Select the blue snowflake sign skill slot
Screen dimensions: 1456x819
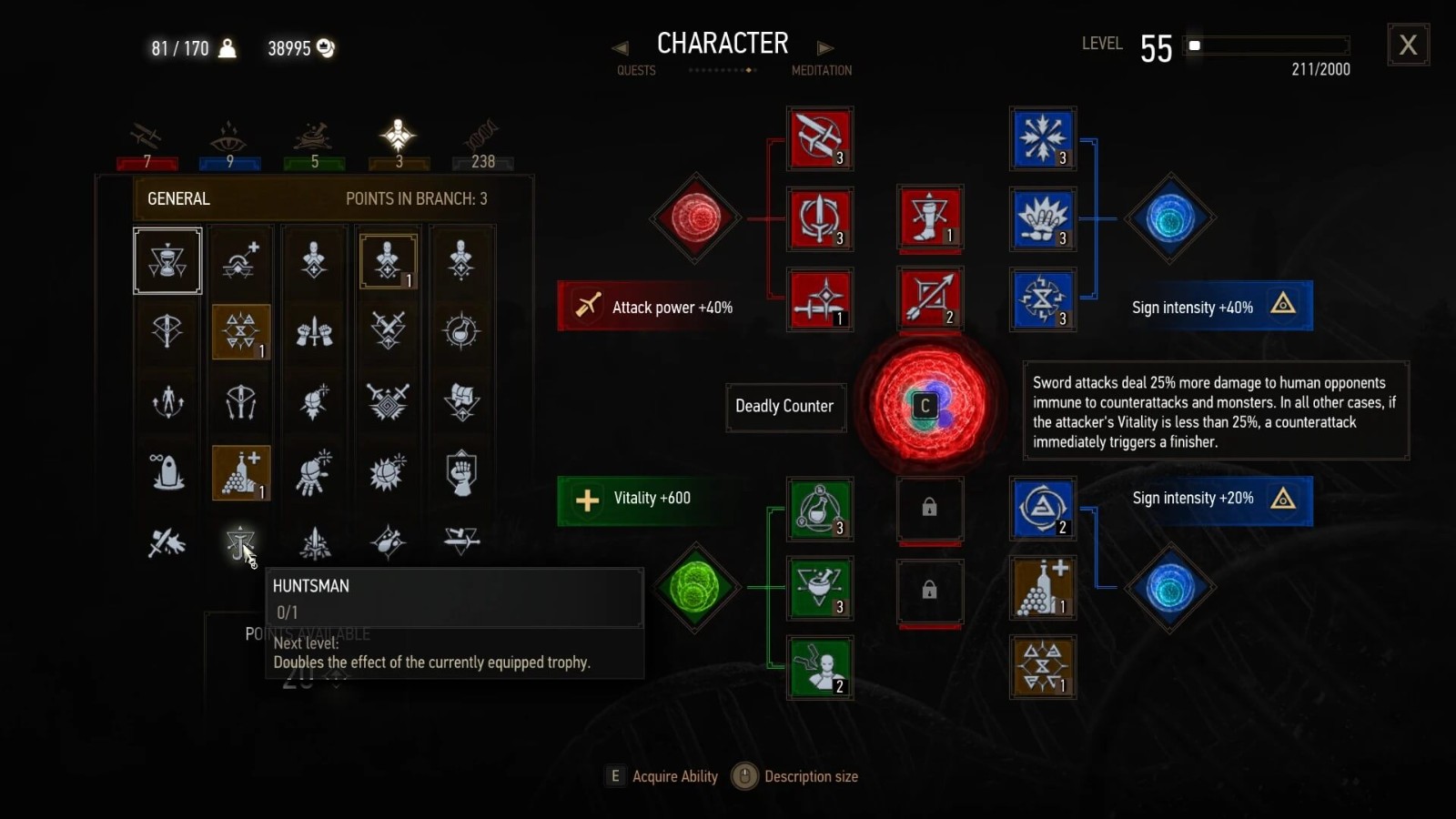tap(1043, 138)
